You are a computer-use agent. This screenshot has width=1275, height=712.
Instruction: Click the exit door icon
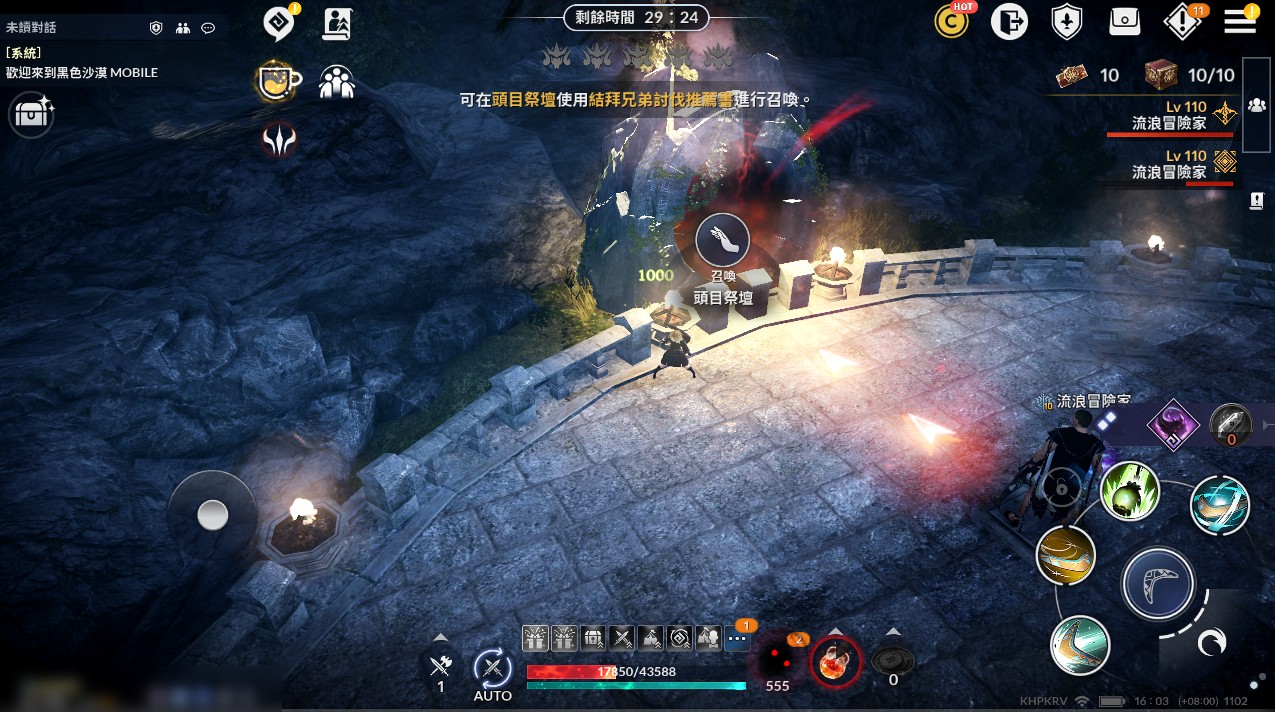(x=1010, y=21)
